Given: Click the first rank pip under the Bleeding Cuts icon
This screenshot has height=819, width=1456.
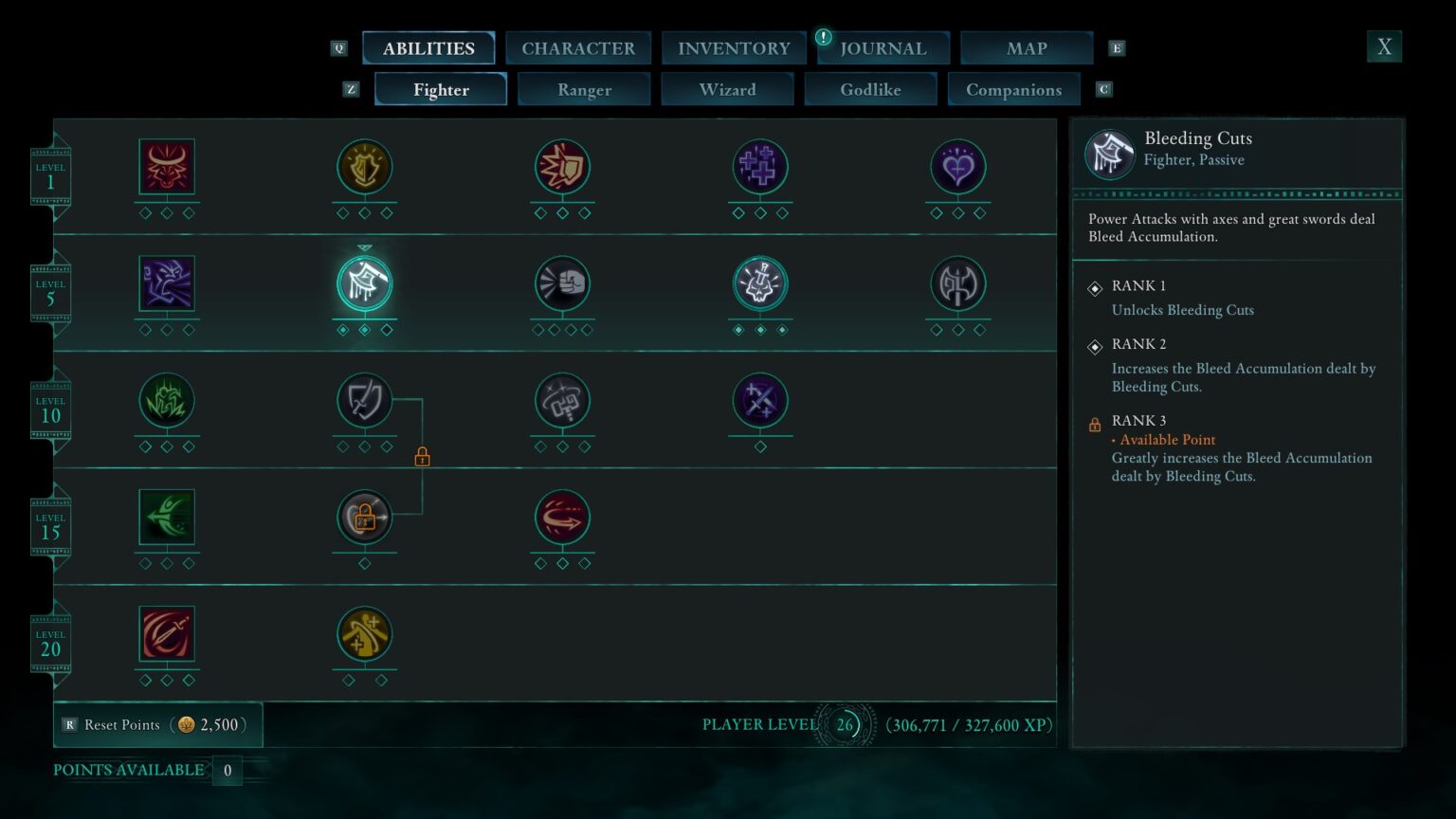Looking at the screenshot, I should click(341, 331).
